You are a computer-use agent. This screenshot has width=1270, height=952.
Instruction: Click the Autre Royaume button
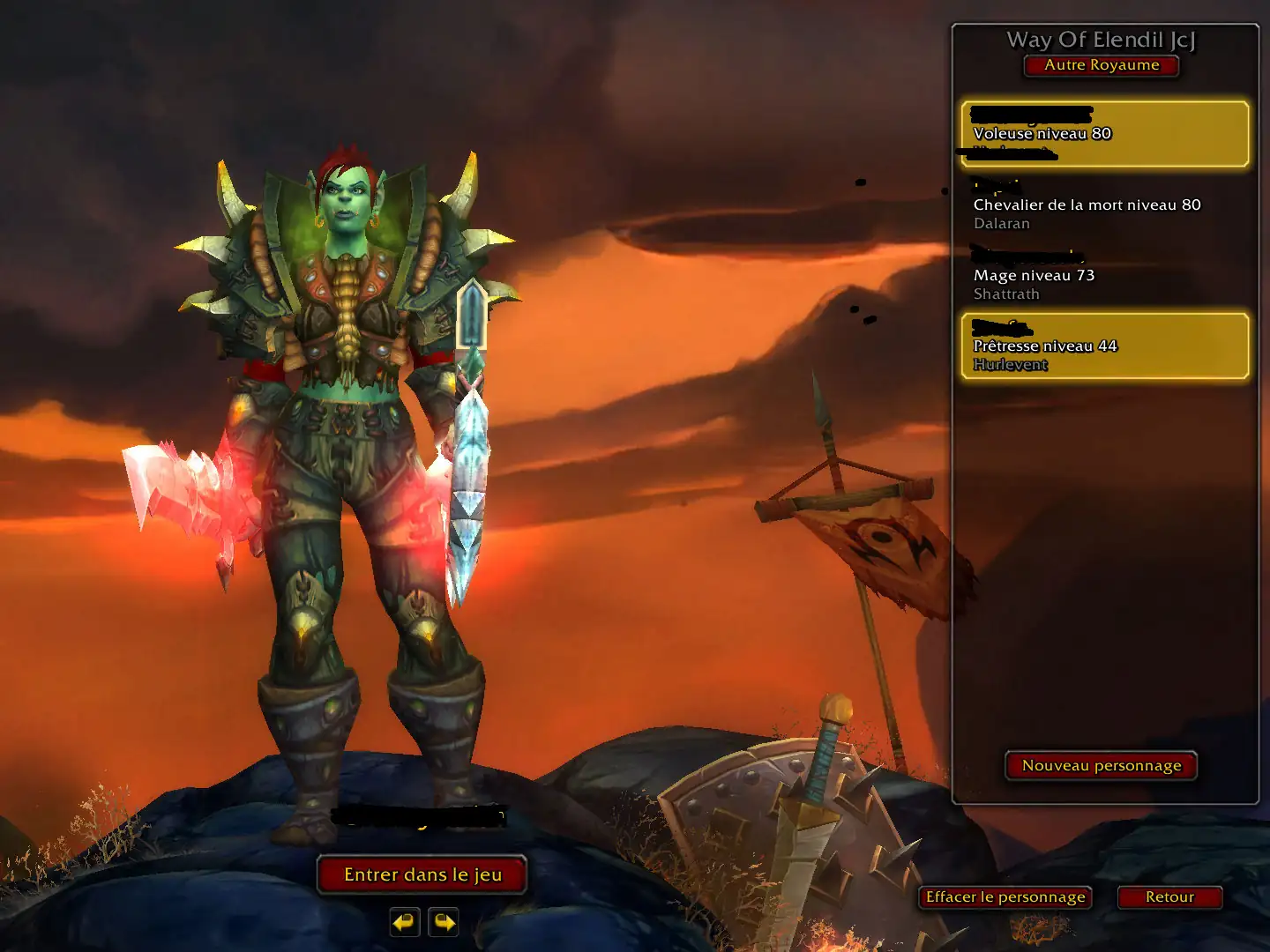tap(1102, 65)
